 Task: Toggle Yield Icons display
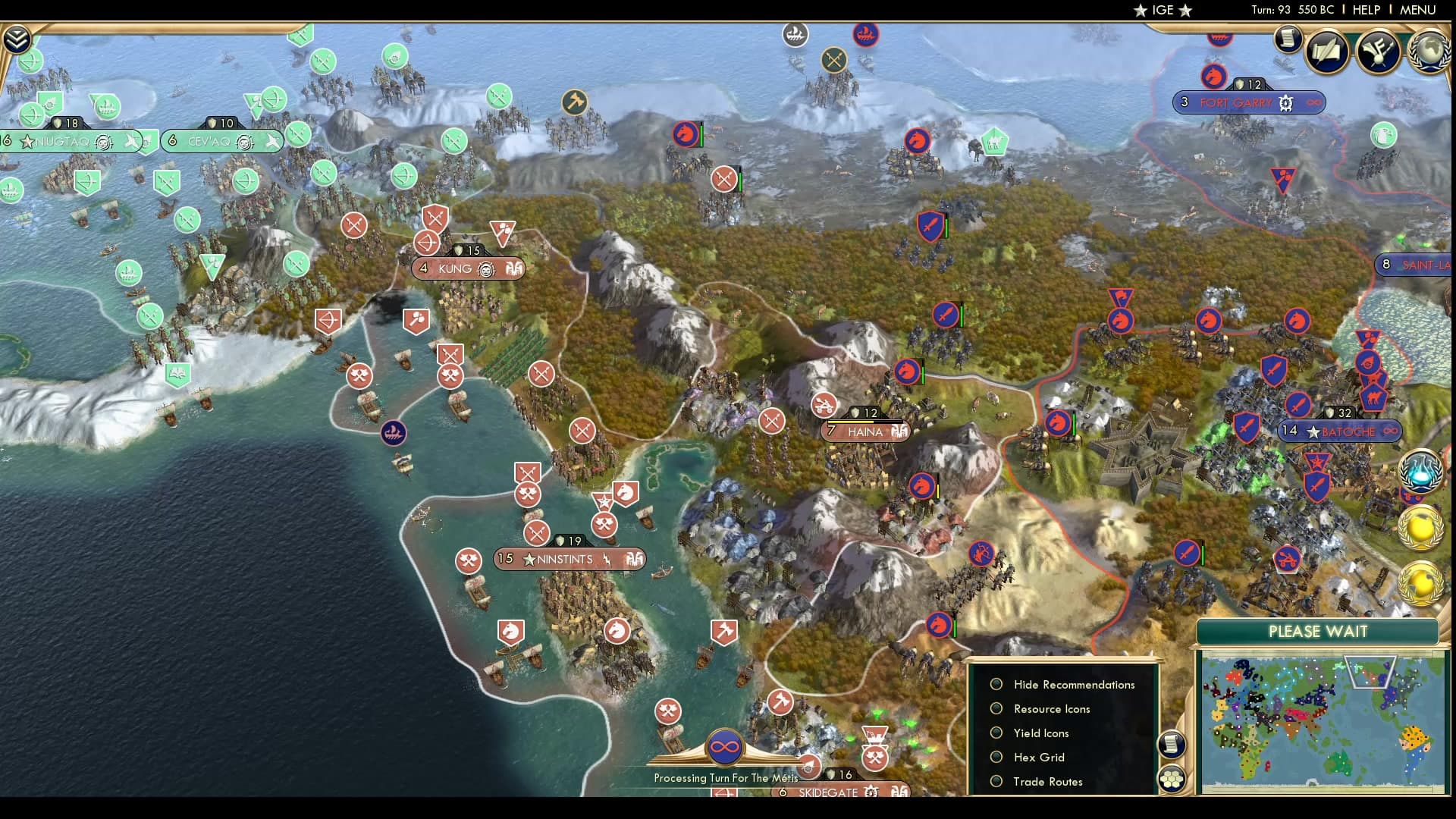click(x=996, y=733)
